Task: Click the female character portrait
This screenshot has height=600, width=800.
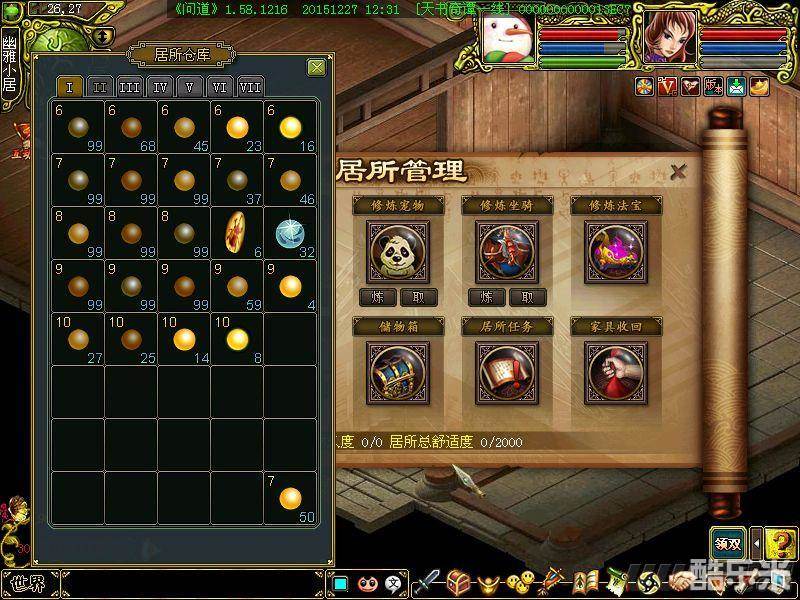Action: click(668, 40)
